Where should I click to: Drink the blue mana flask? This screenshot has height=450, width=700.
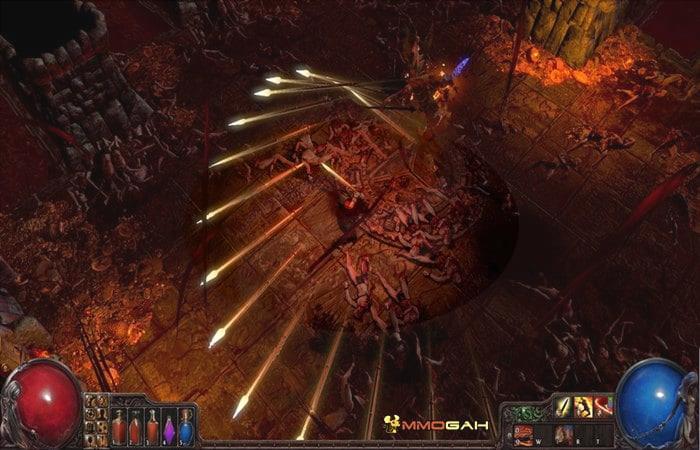tap(186, 428)
